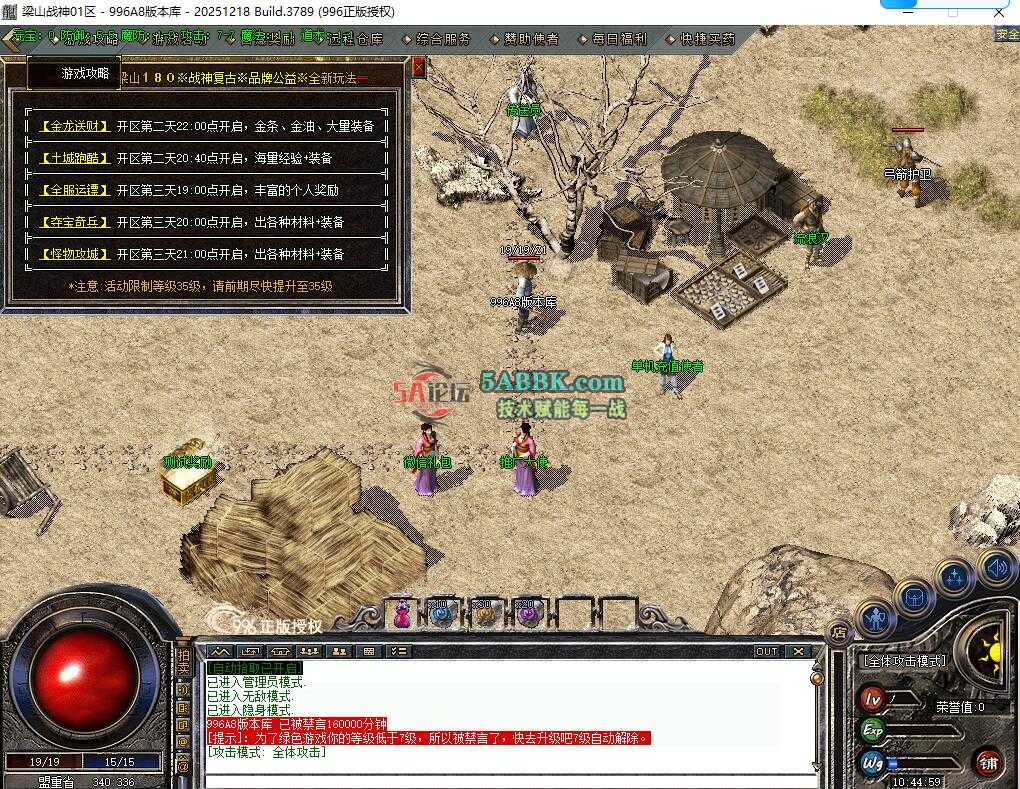Open the 金龙送财 event entry

[x=74, y=127]
